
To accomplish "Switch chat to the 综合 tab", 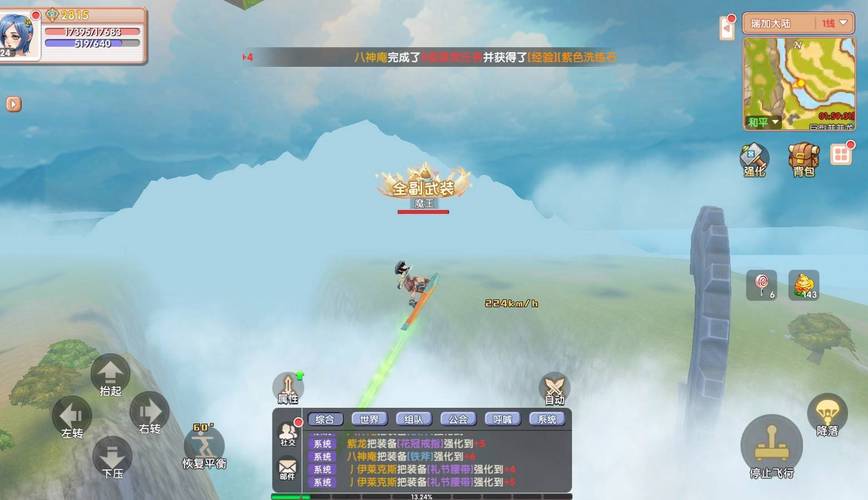I will [325, 419].
